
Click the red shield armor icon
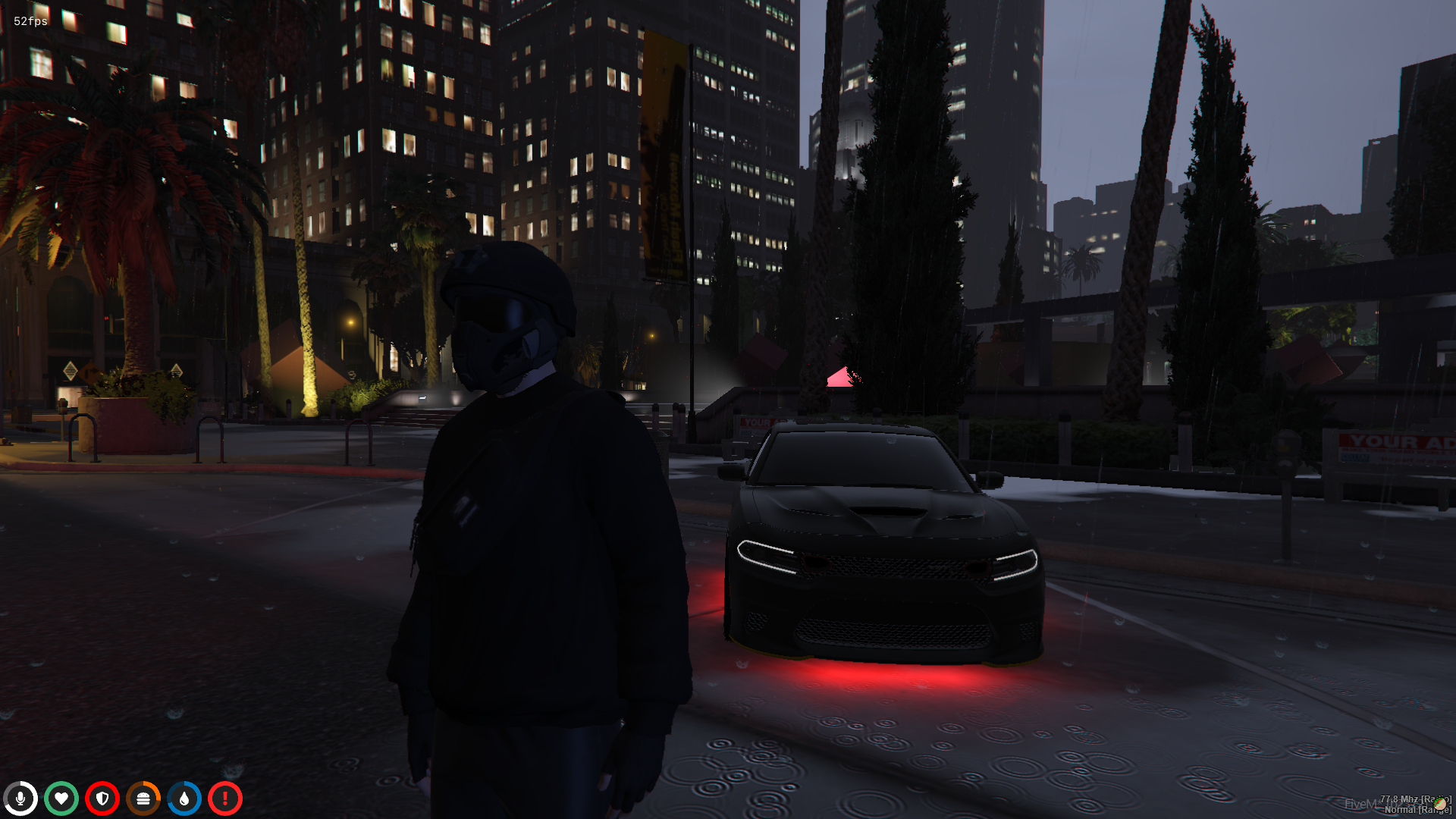(x=102, y=799)
